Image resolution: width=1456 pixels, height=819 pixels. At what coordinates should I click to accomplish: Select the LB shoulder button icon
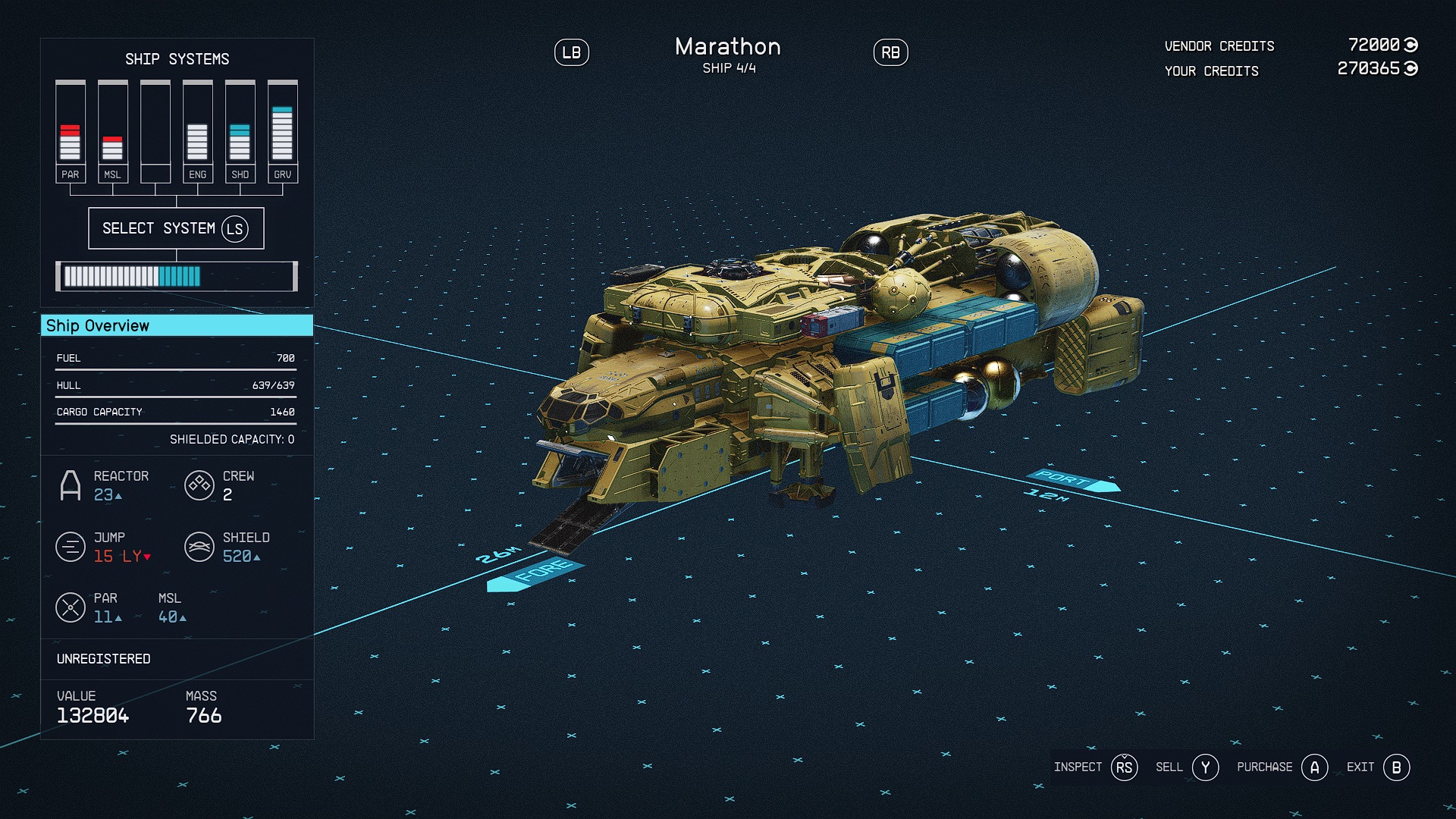573,52
